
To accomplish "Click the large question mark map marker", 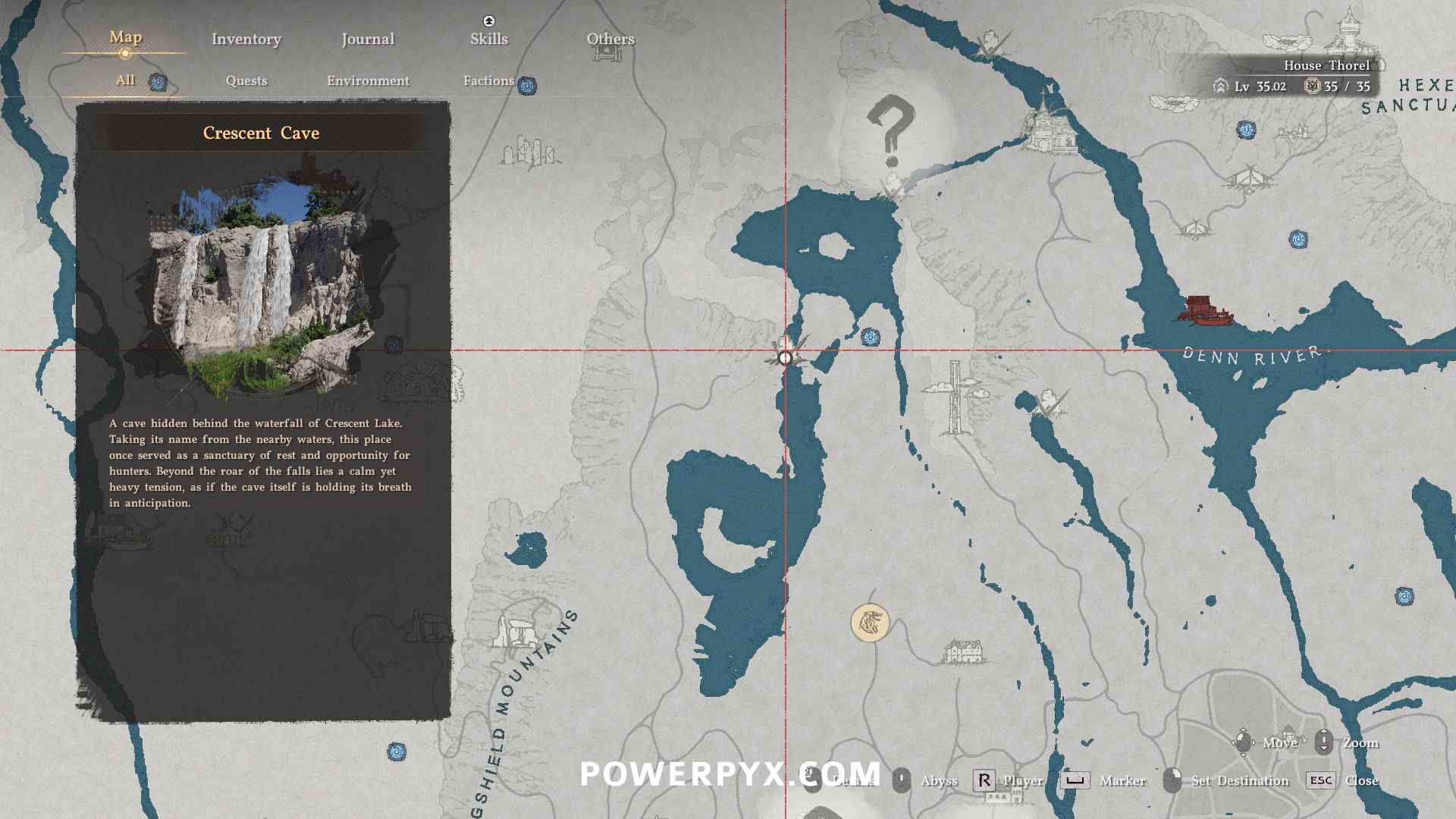I will click(x=891, y=130).
